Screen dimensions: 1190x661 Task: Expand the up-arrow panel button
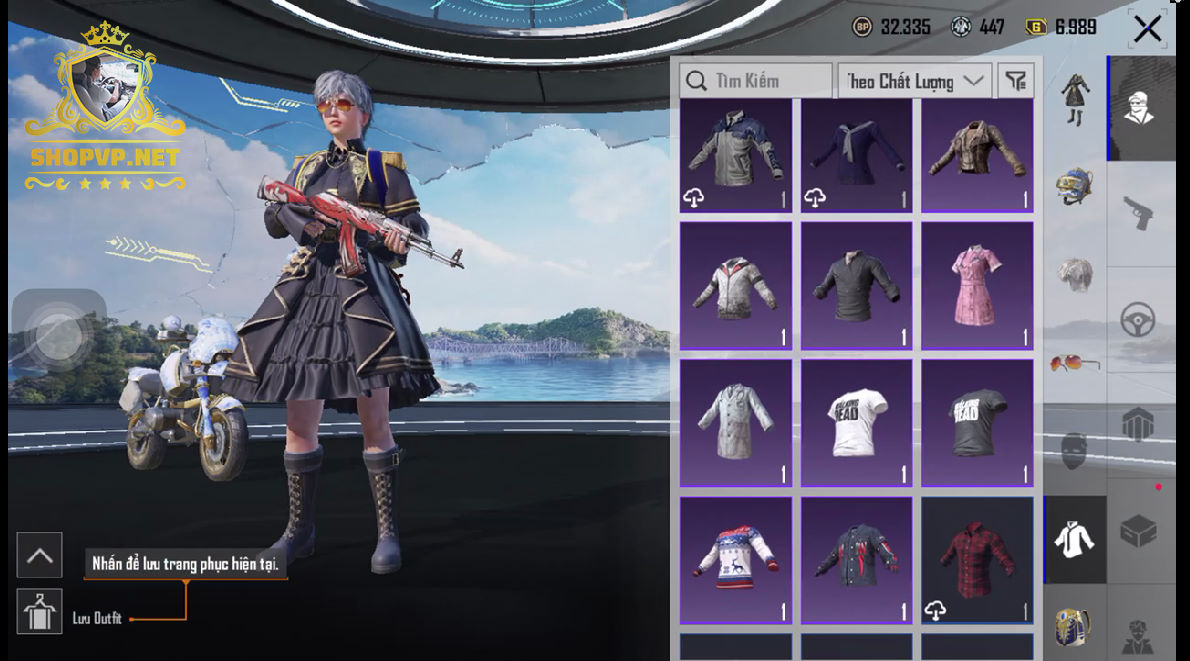pyautogui.click(x=40, y=556)
